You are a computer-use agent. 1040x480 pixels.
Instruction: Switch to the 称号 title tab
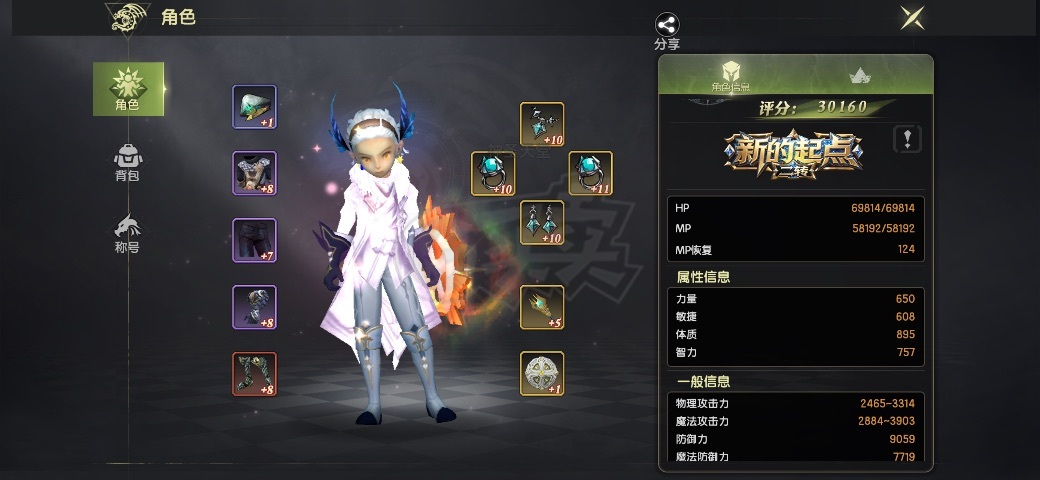coord(128,234)
